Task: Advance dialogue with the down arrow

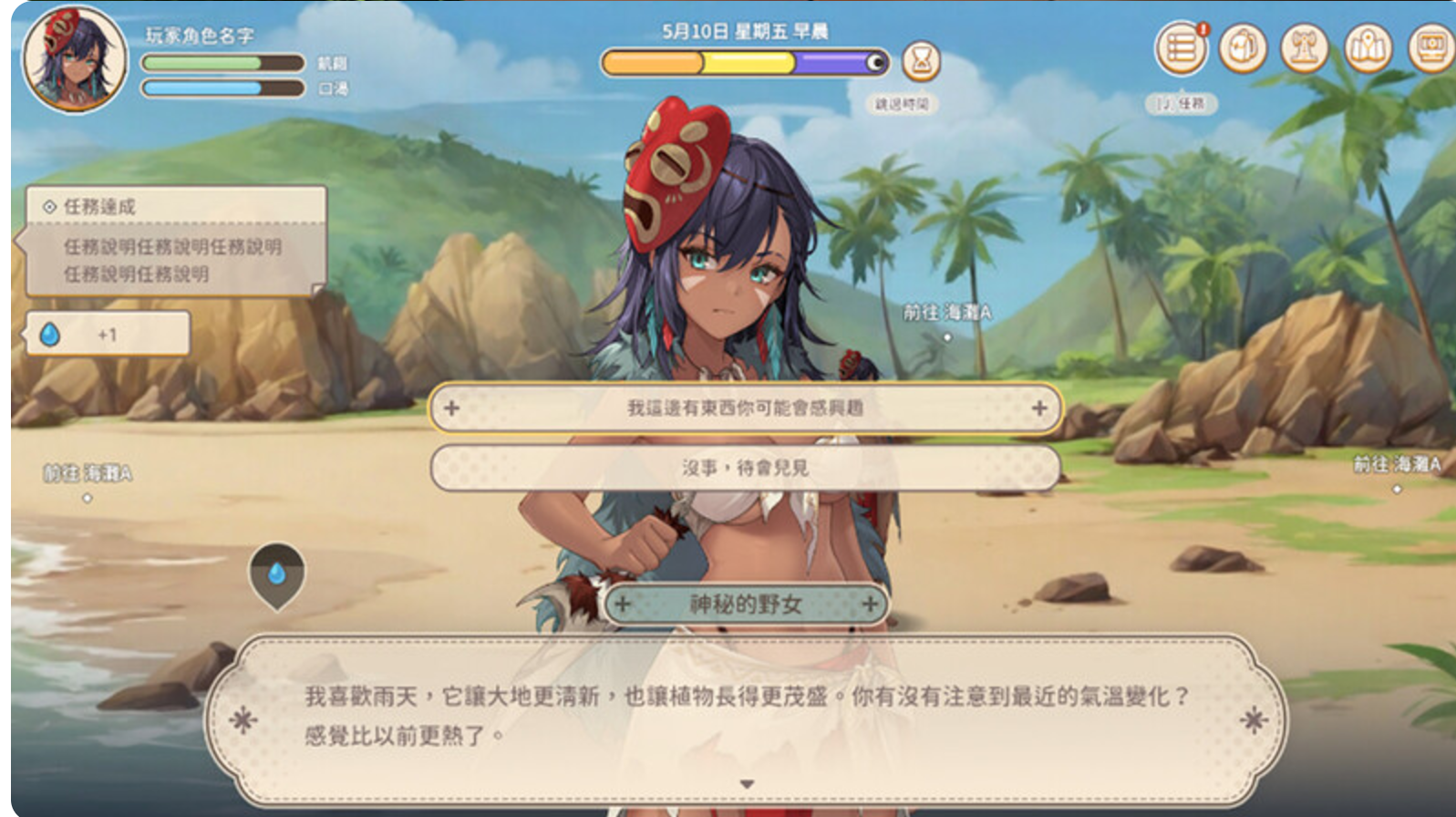Action: coord(747,784)
